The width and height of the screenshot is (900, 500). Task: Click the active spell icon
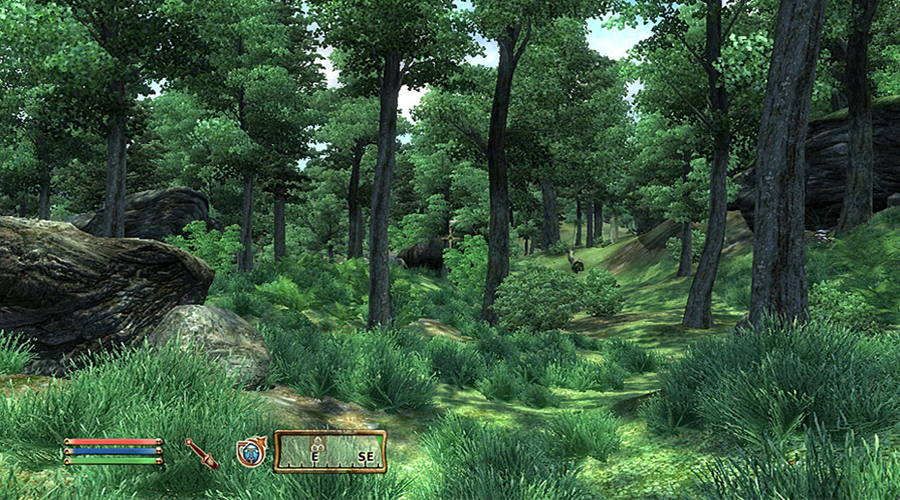[x=251, y=452]
